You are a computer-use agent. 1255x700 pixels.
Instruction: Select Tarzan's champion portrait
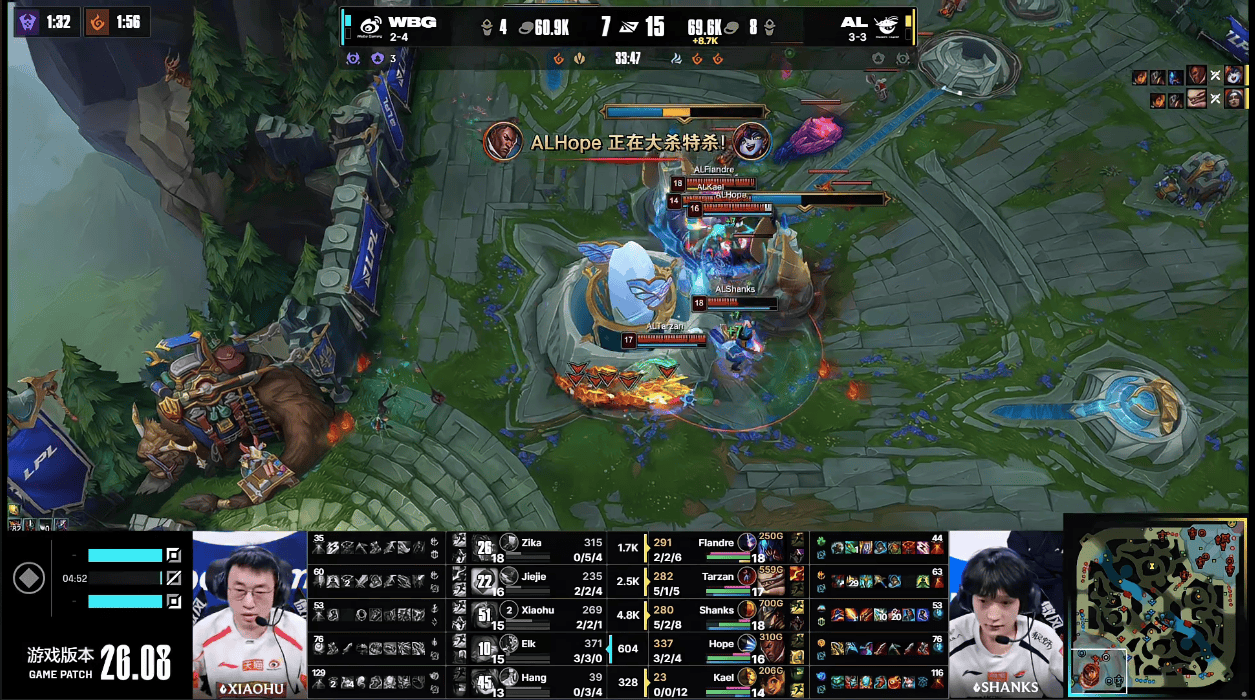(747, 577)
